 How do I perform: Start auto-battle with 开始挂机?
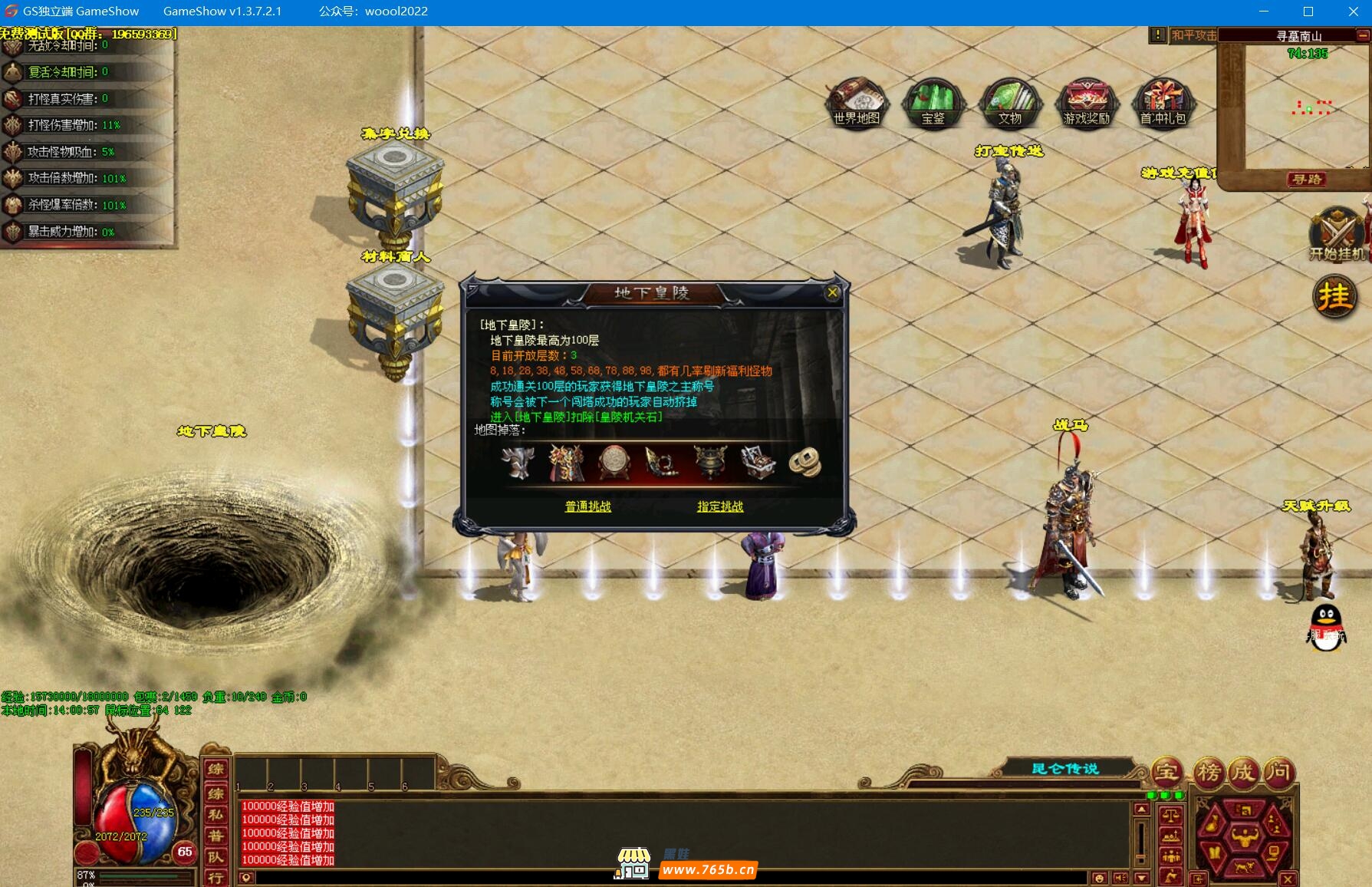pyautogui.click(x=1337, y=234)
